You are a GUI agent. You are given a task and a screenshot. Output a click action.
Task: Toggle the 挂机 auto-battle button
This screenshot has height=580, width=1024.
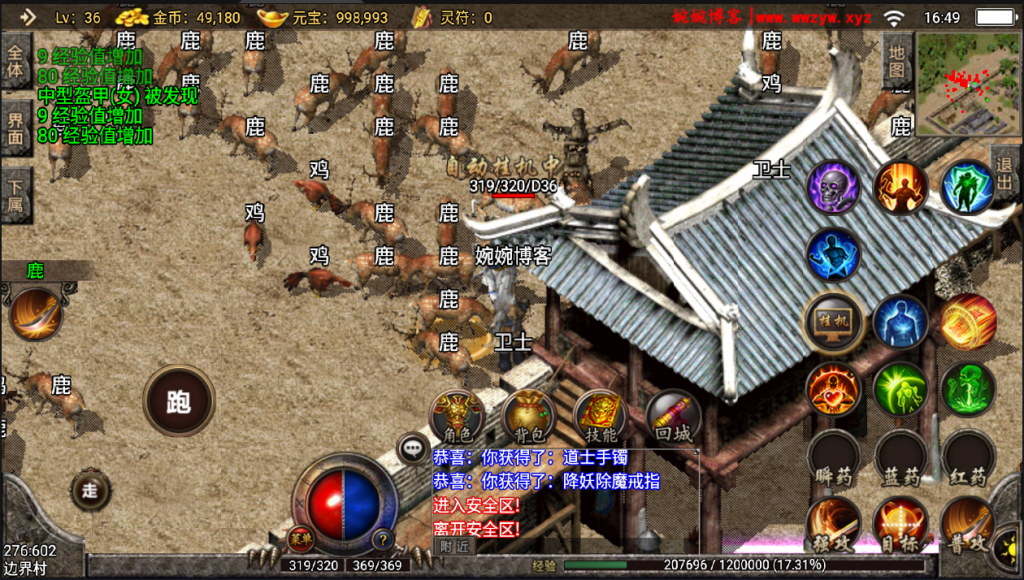tap(834, 321)
